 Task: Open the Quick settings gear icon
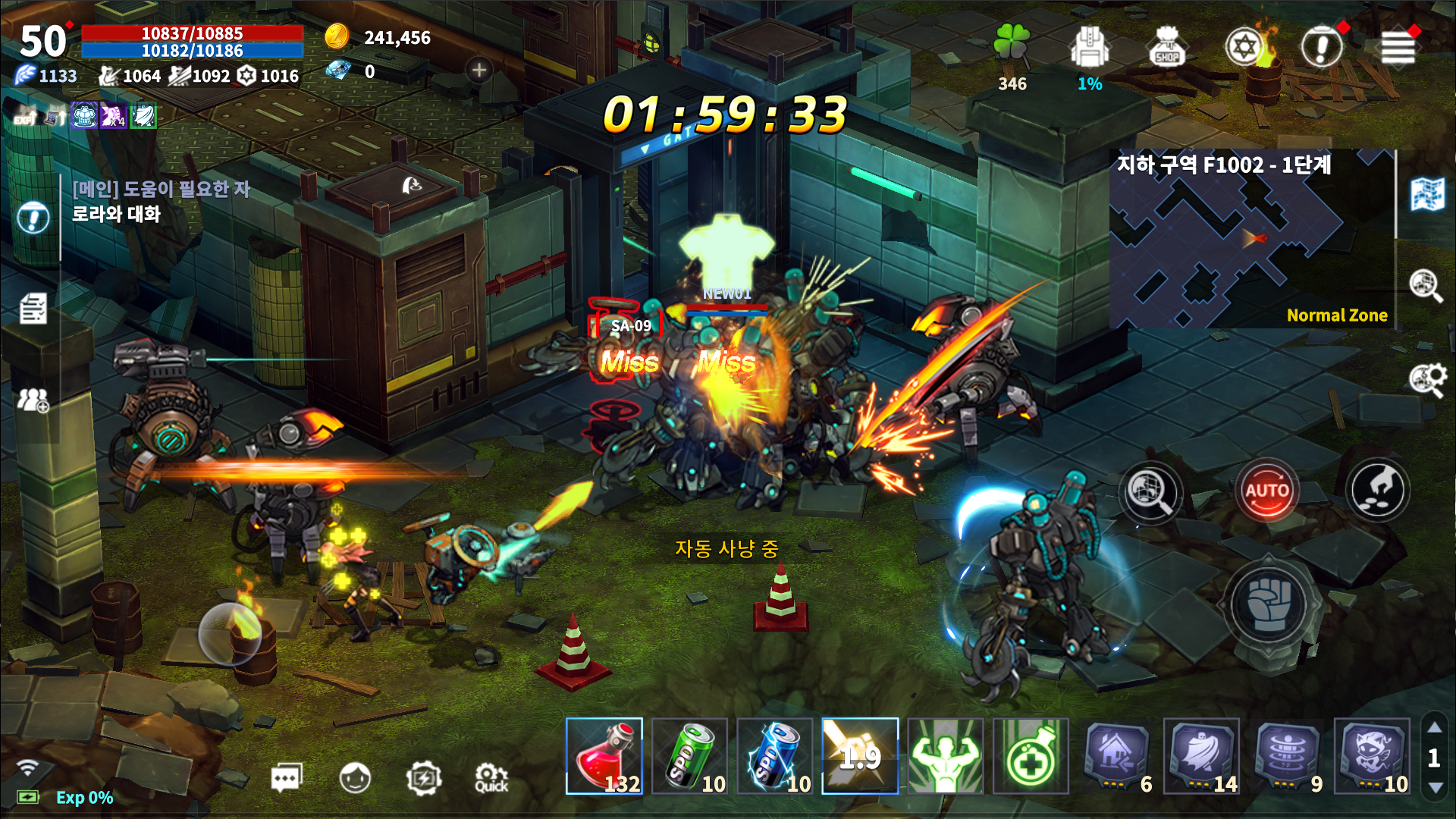491,777
